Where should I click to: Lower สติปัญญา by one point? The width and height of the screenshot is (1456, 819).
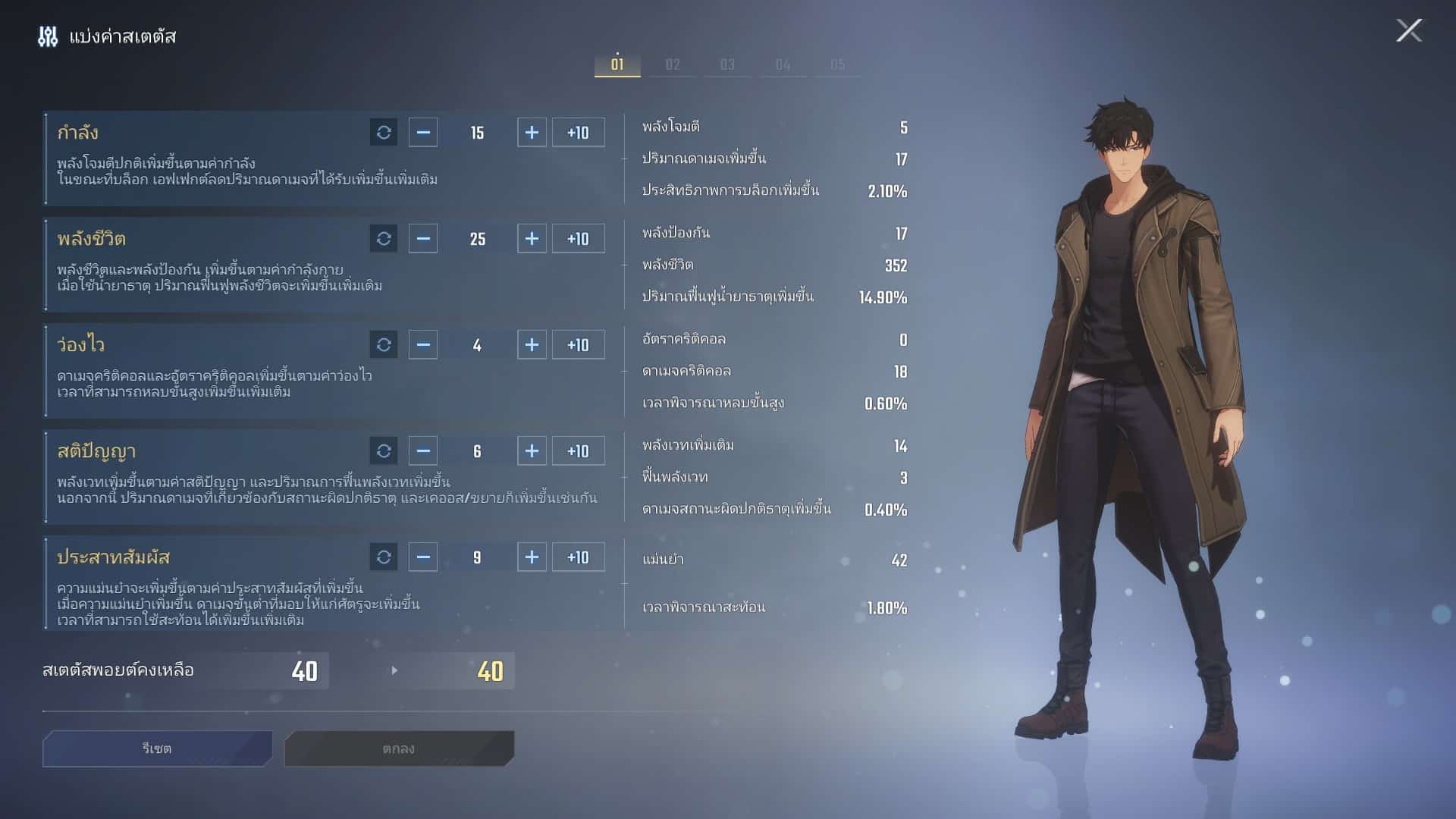[423, 451]
